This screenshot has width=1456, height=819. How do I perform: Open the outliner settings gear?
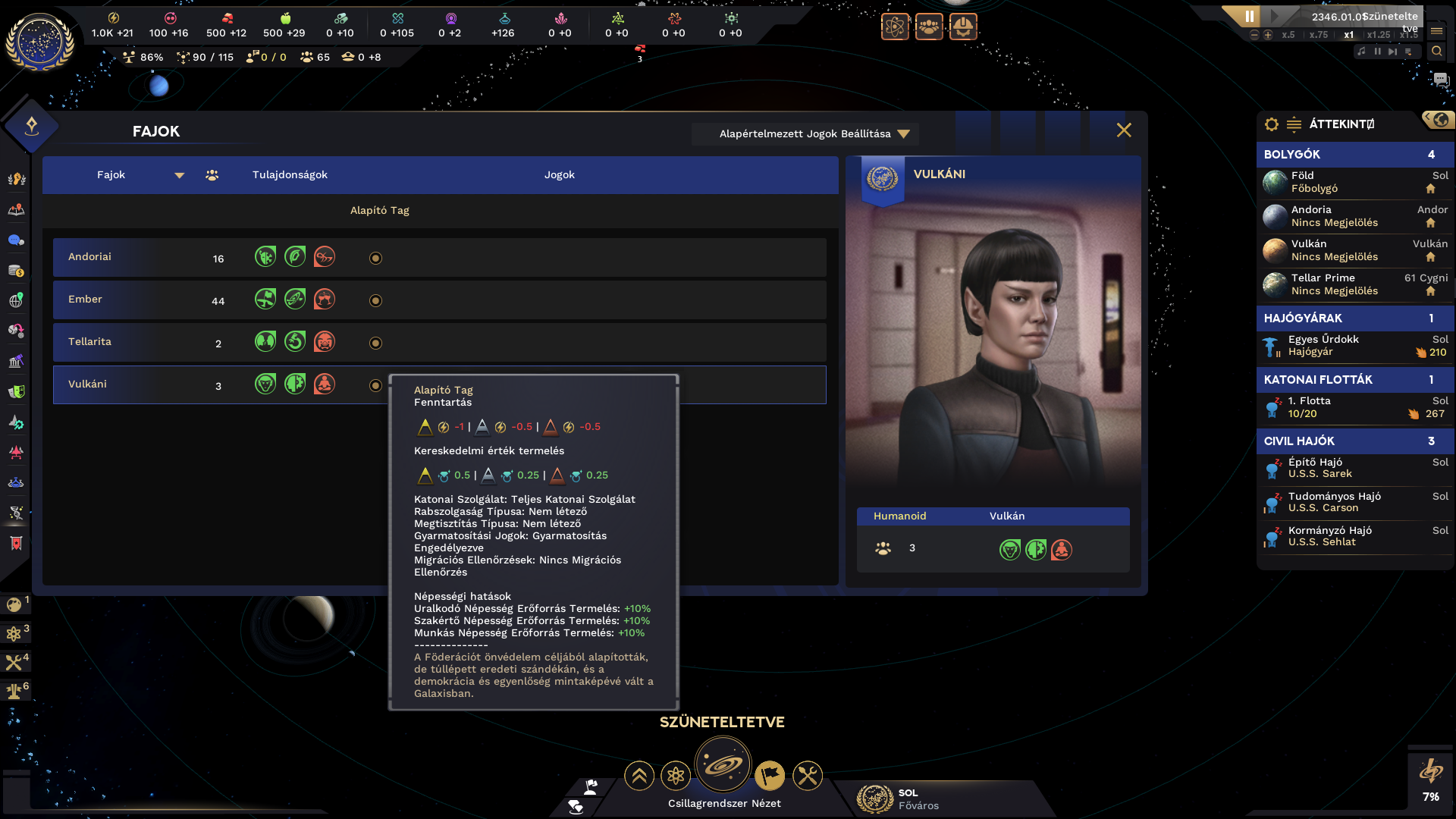click(1272, 124)
